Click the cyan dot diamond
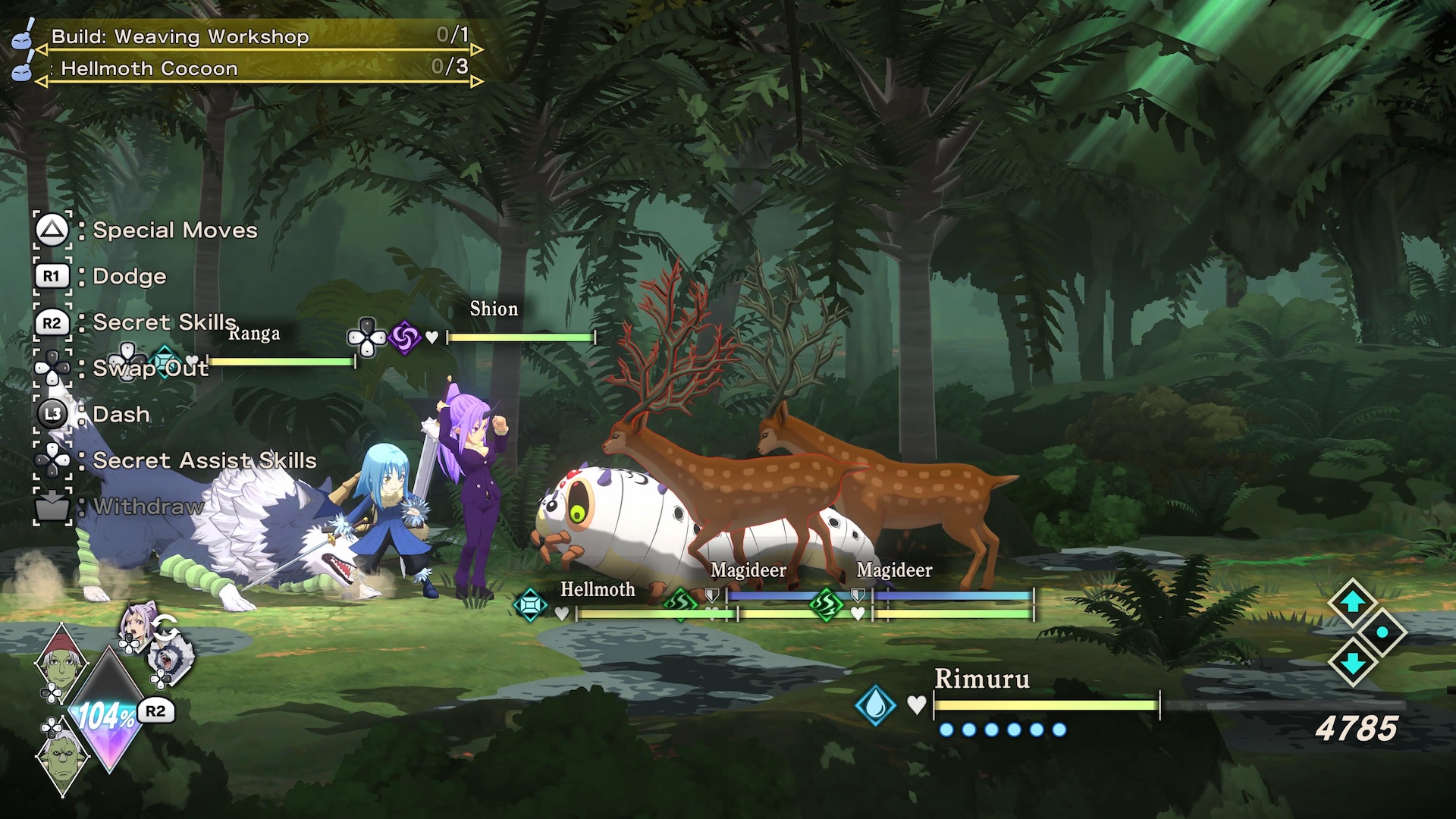 (1382, 632)
